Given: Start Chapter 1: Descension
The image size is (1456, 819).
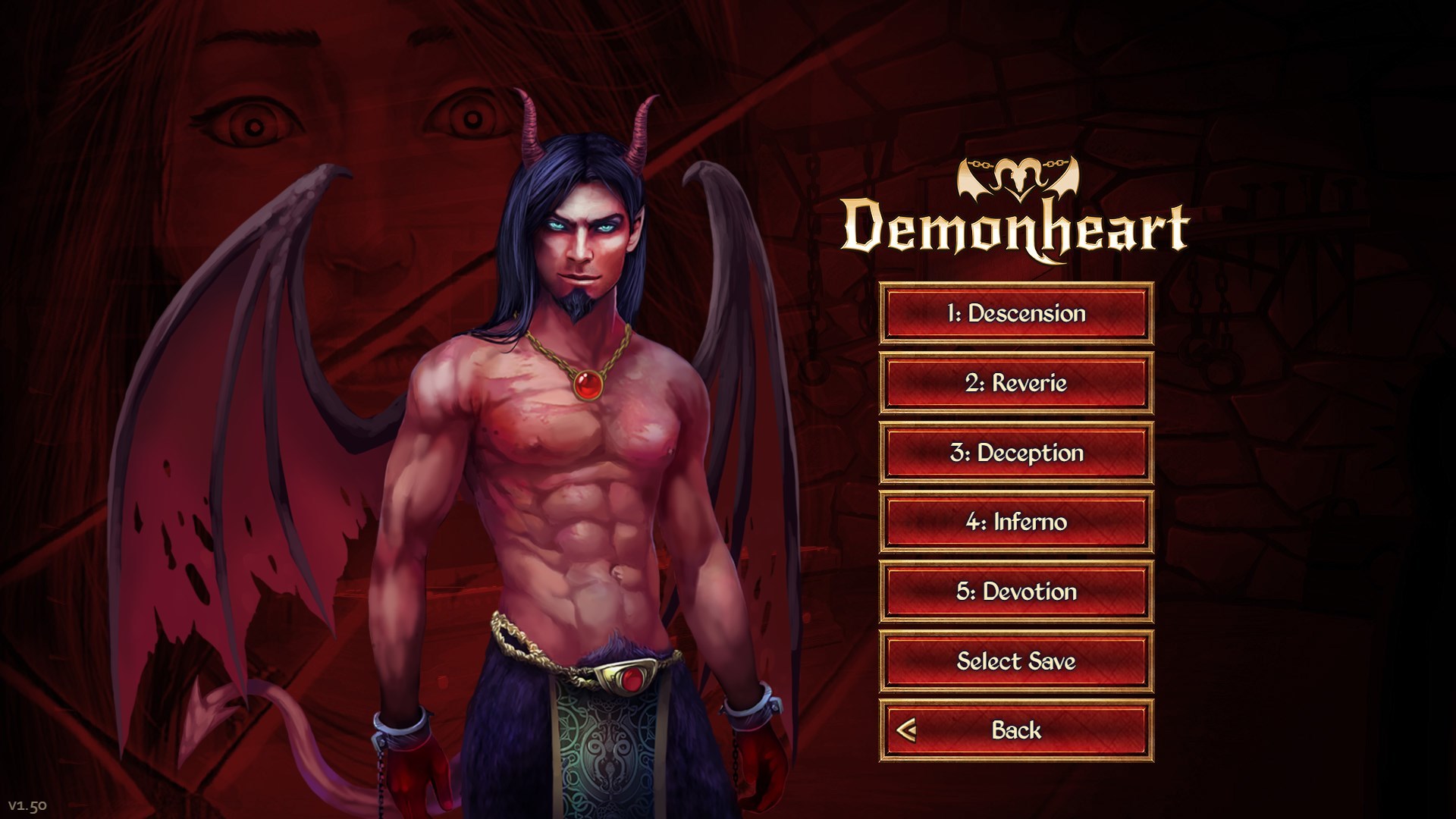Looking at the screenshot, I should coord(1016,315).
